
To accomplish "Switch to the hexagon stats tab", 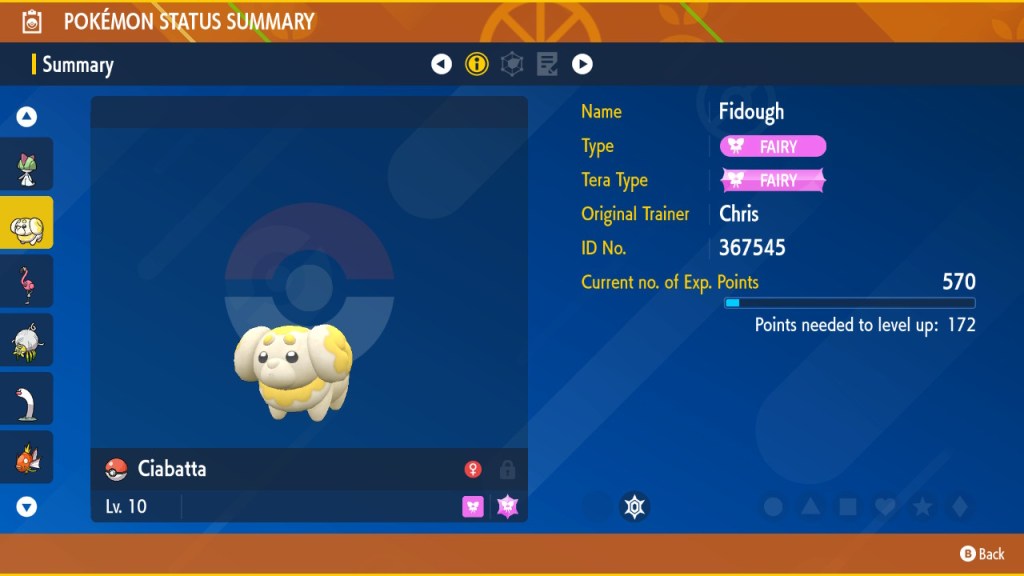I will (x=512, y=64).
